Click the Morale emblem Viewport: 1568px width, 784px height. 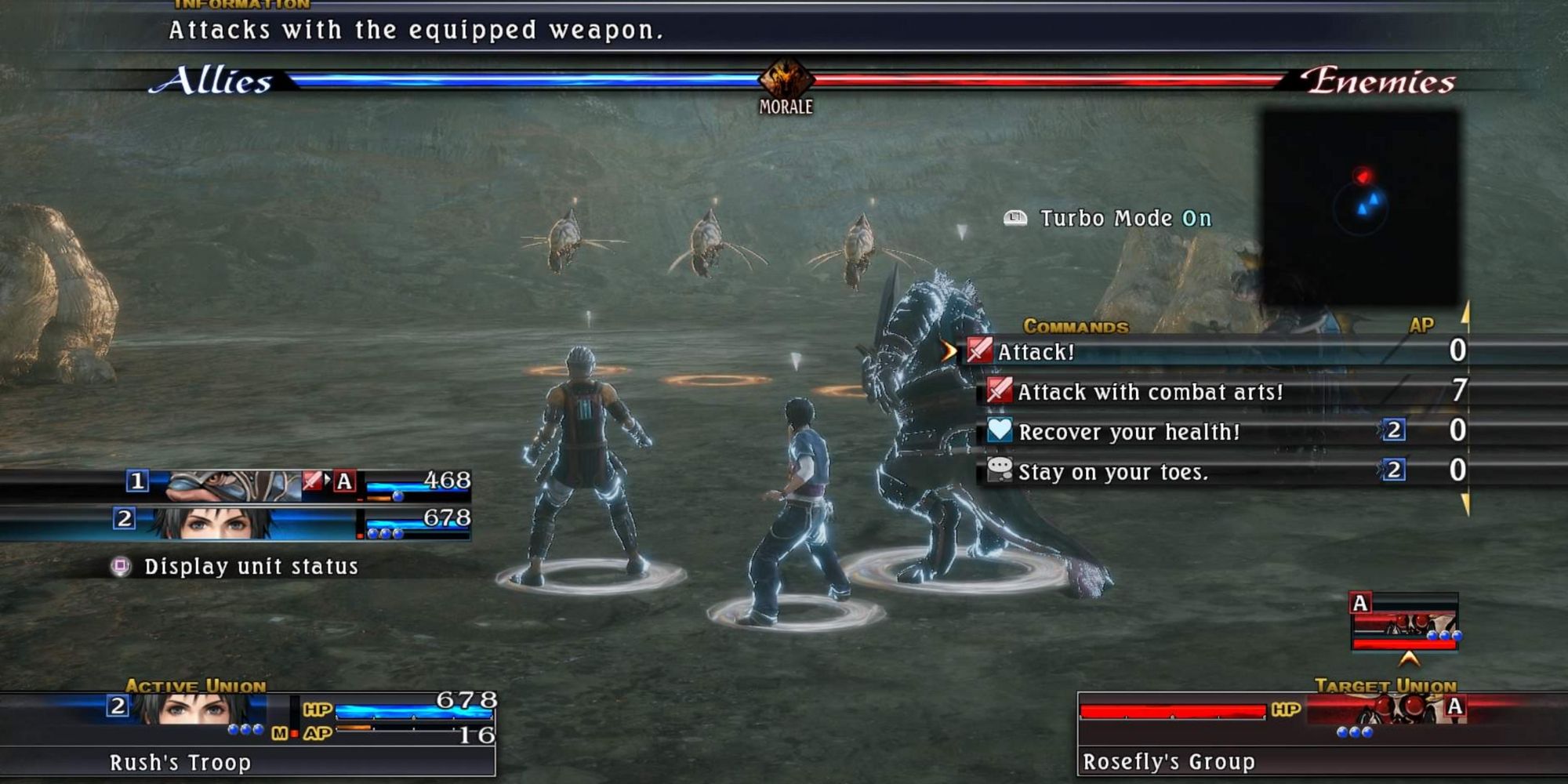pos(786,83)
